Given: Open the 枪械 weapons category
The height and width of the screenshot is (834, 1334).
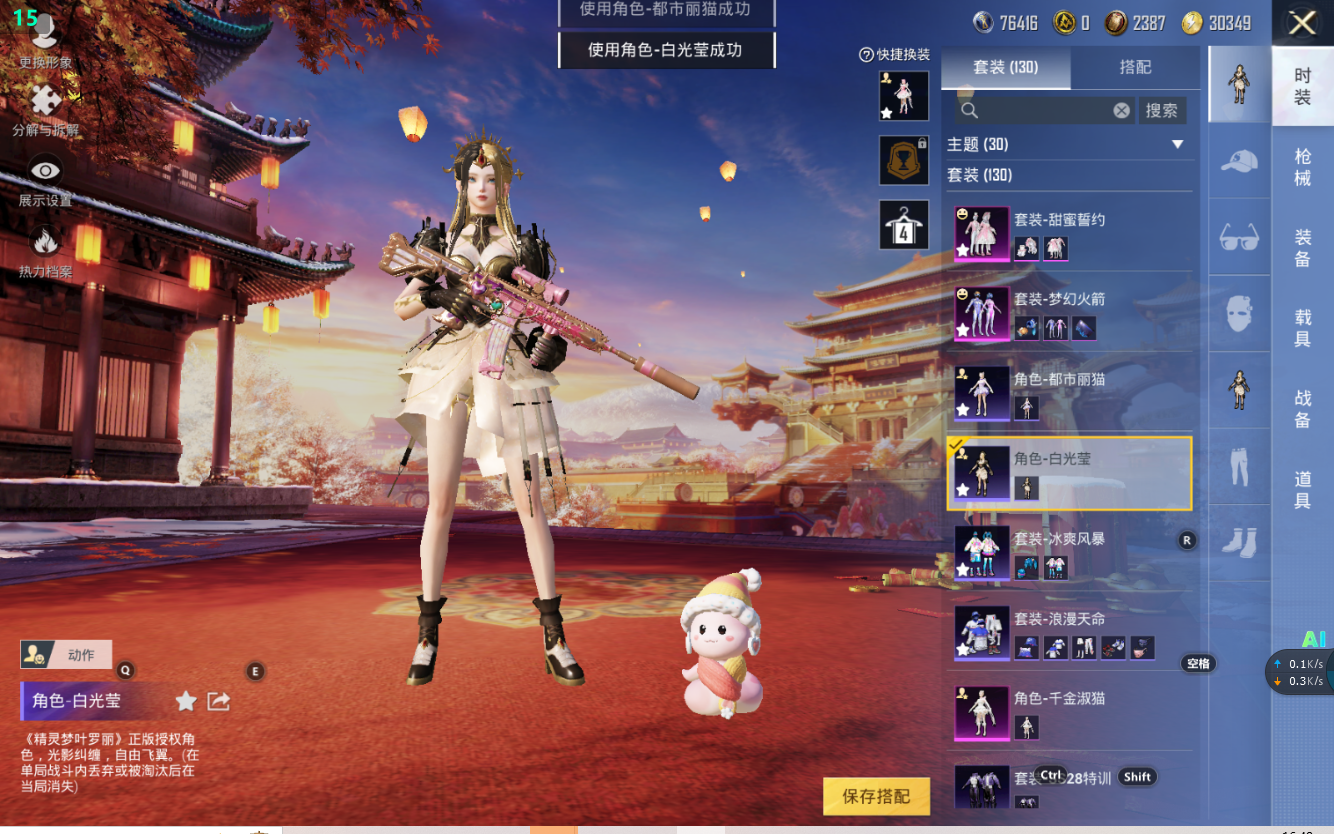Looking at the screenshot, I should coord(1302,167).
